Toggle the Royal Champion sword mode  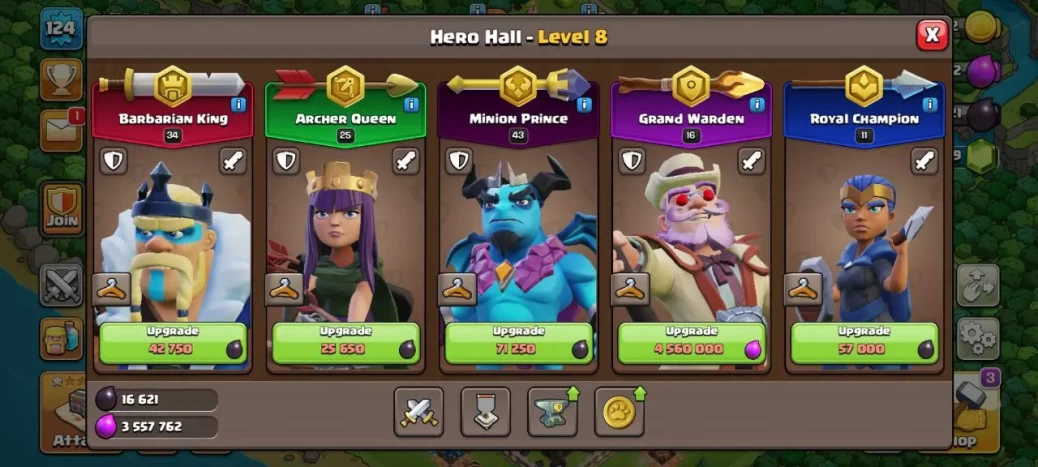925,161
